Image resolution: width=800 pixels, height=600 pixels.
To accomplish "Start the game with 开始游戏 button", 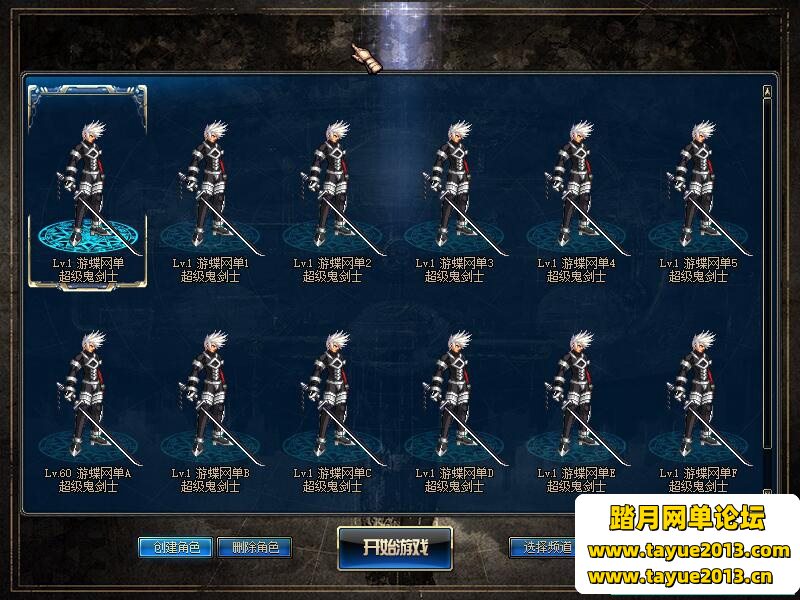I will [x=395, y=547].
